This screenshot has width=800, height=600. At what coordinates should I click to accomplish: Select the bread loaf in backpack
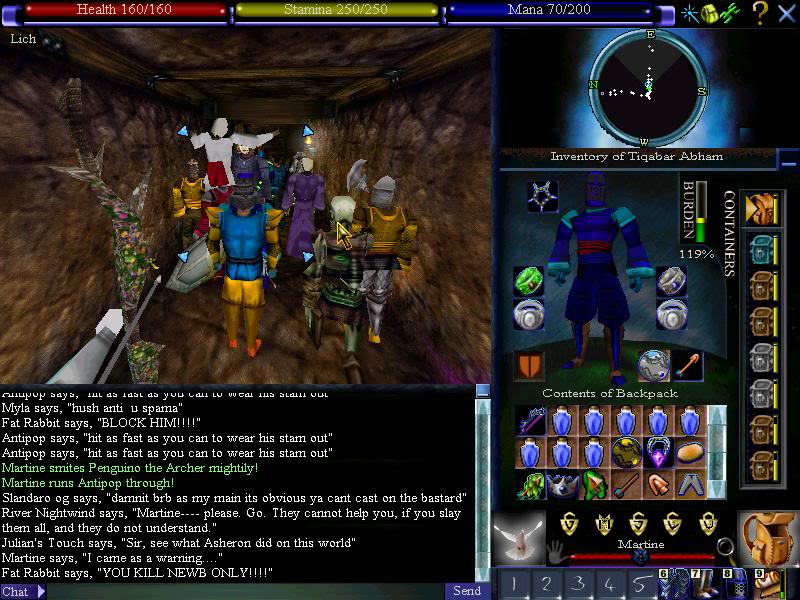click(x=691, y=453)
